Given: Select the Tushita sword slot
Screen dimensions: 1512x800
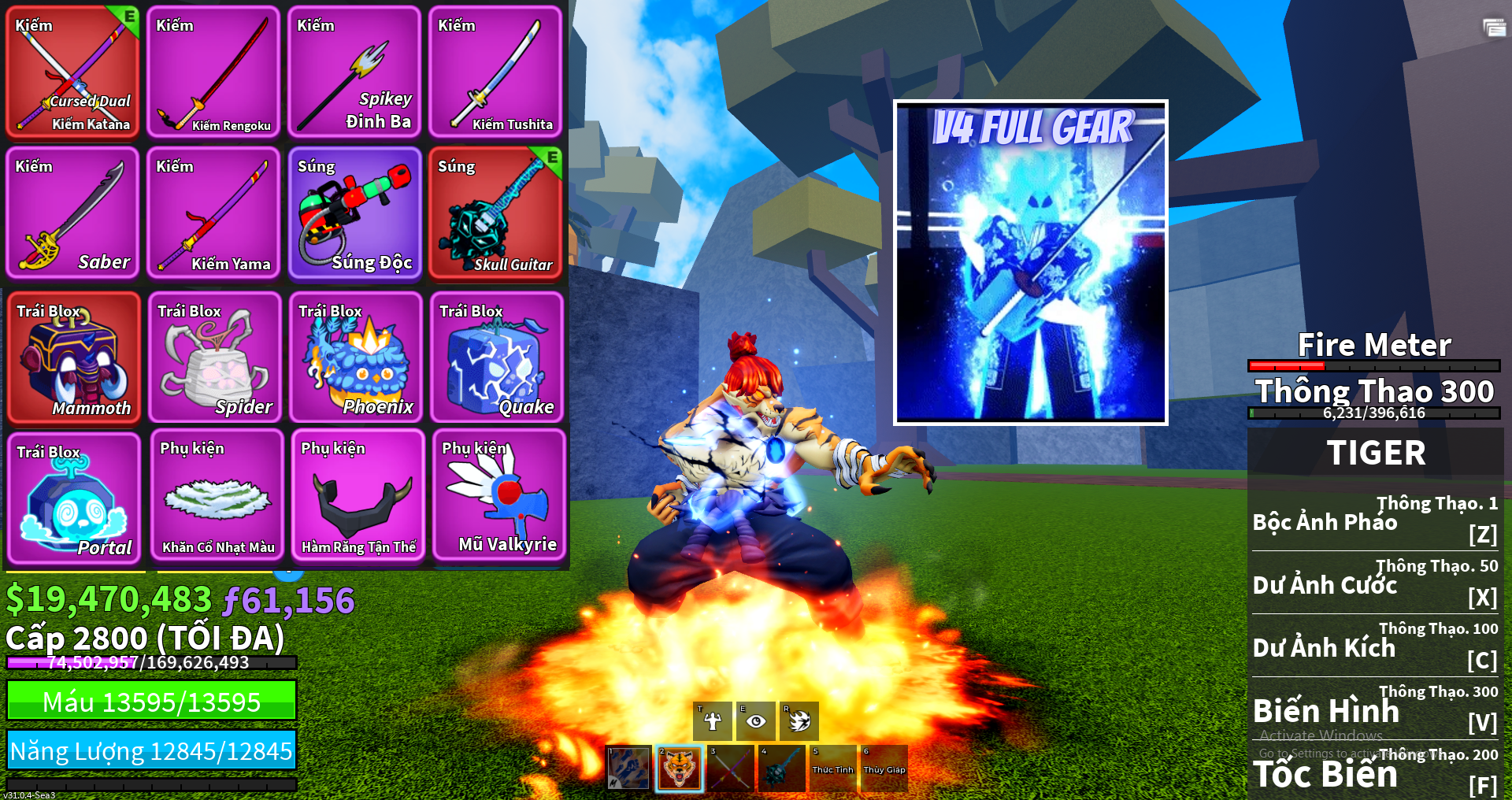Looking at the screenshot, I should coord(495,72).
